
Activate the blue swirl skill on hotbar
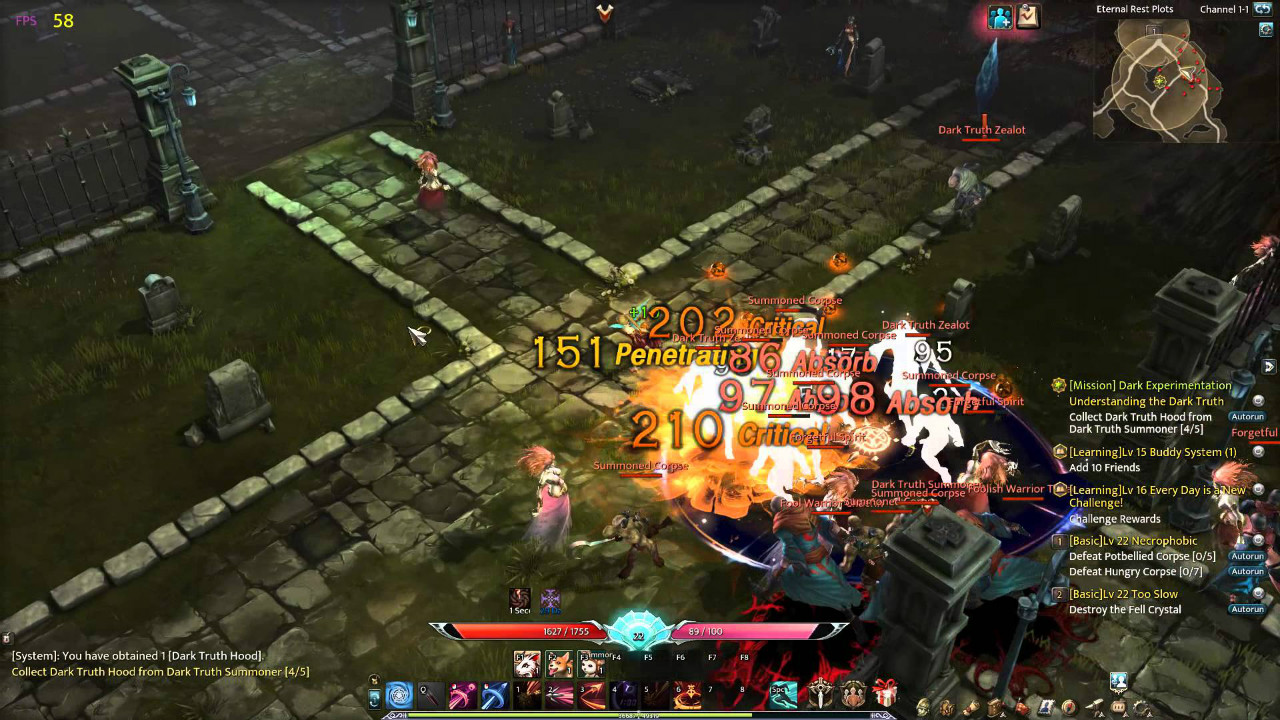(x=399, y=694)
